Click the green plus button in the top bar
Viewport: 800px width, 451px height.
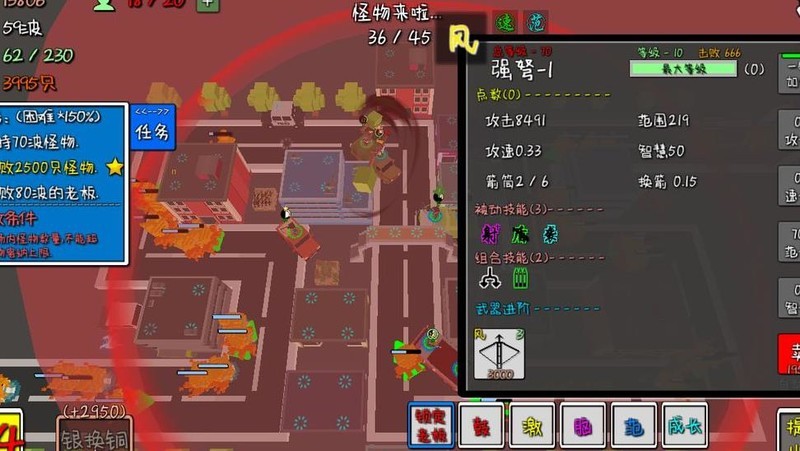(207, 4)
